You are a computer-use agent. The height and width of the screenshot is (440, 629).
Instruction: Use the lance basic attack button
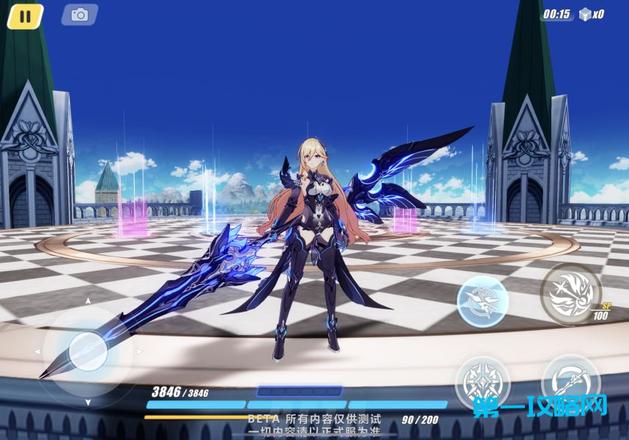(x=571, y=380)
